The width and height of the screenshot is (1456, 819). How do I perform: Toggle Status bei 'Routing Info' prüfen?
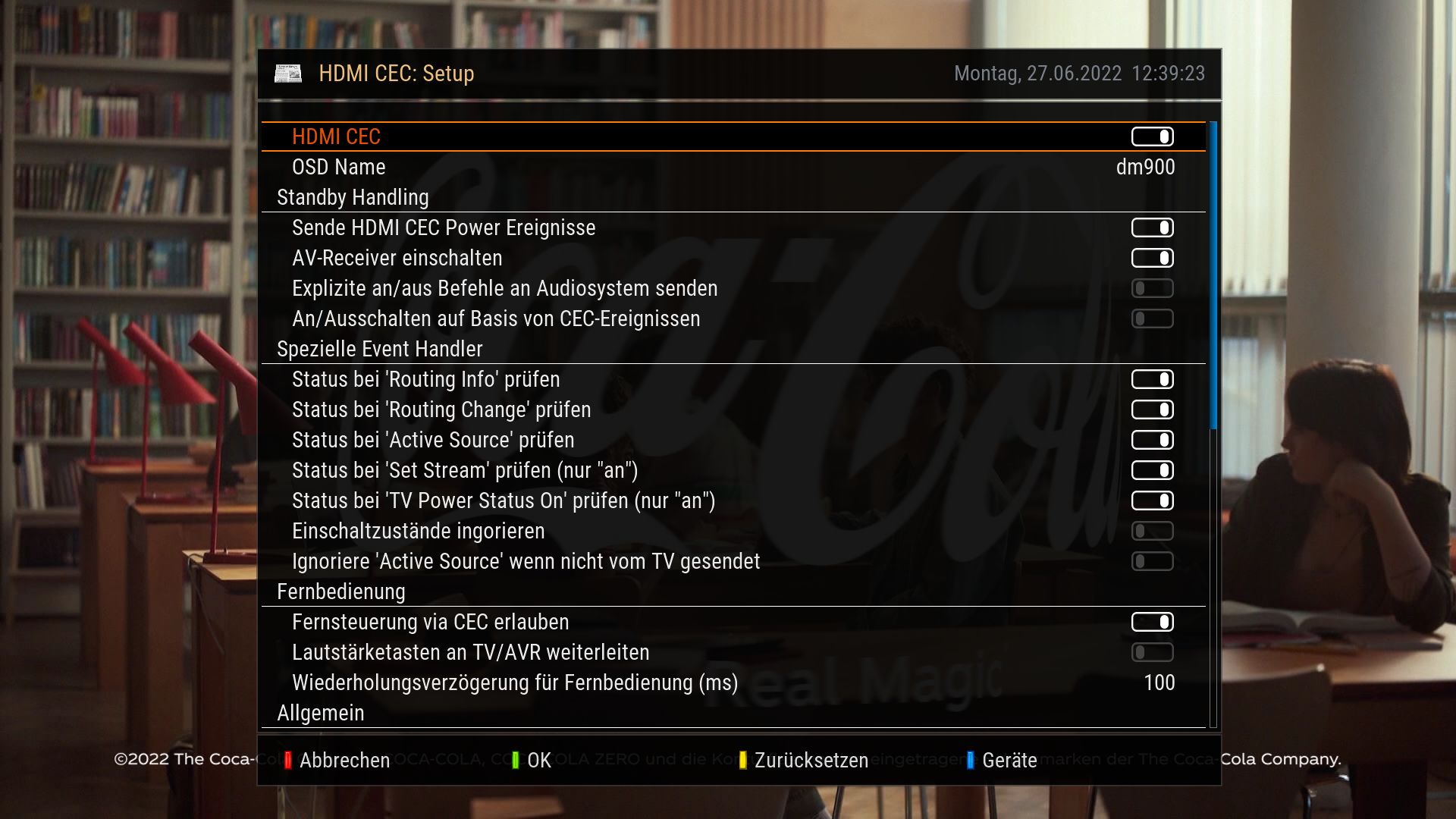coord(1152,379)
